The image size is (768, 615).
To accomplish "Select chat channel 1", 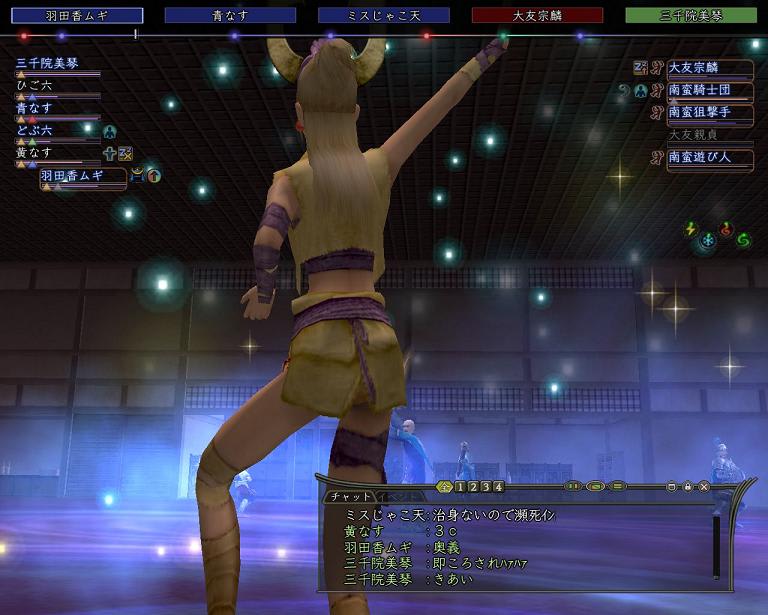I will point(460,487).
